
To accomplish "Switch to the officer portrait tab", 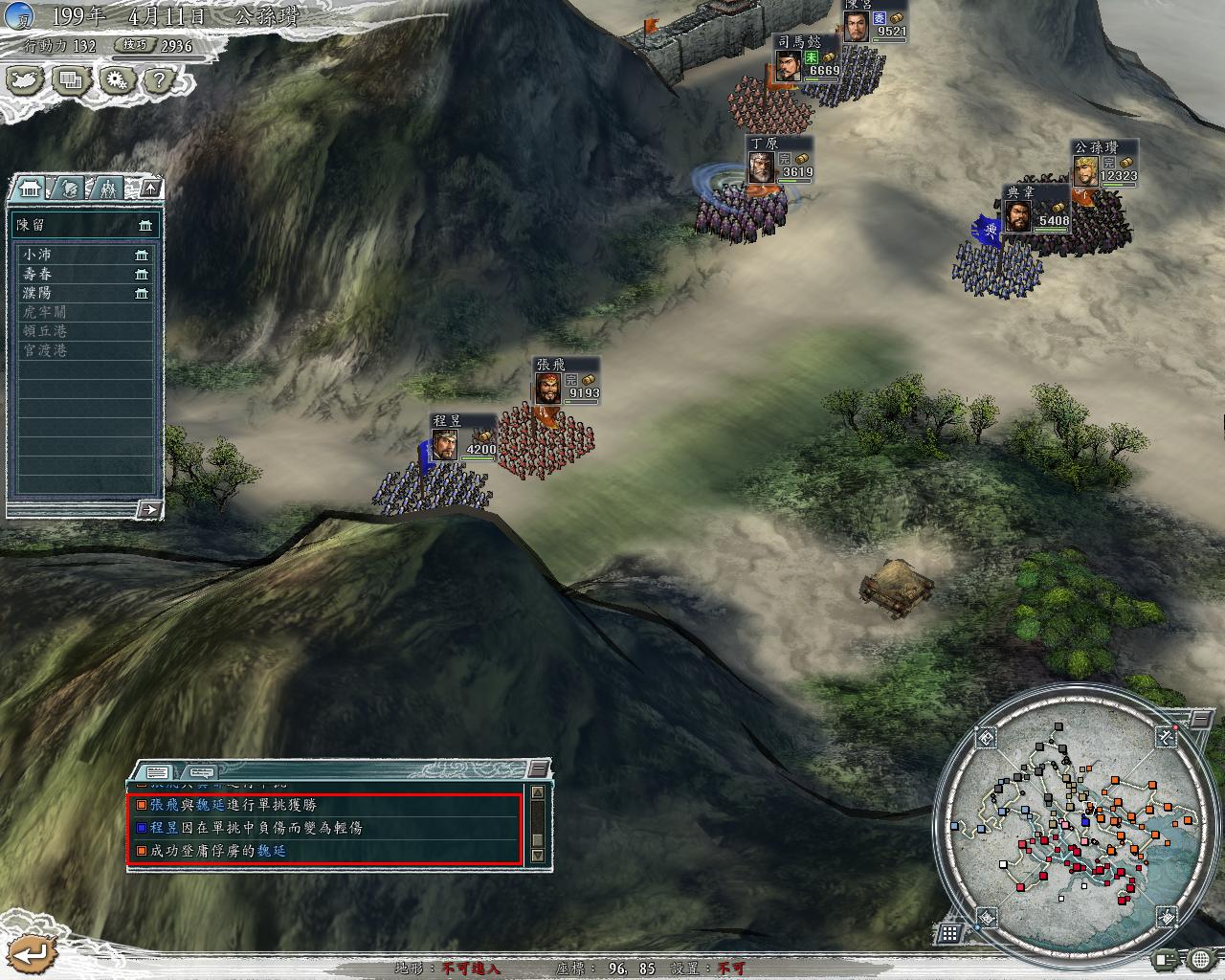I will [70, 188].
